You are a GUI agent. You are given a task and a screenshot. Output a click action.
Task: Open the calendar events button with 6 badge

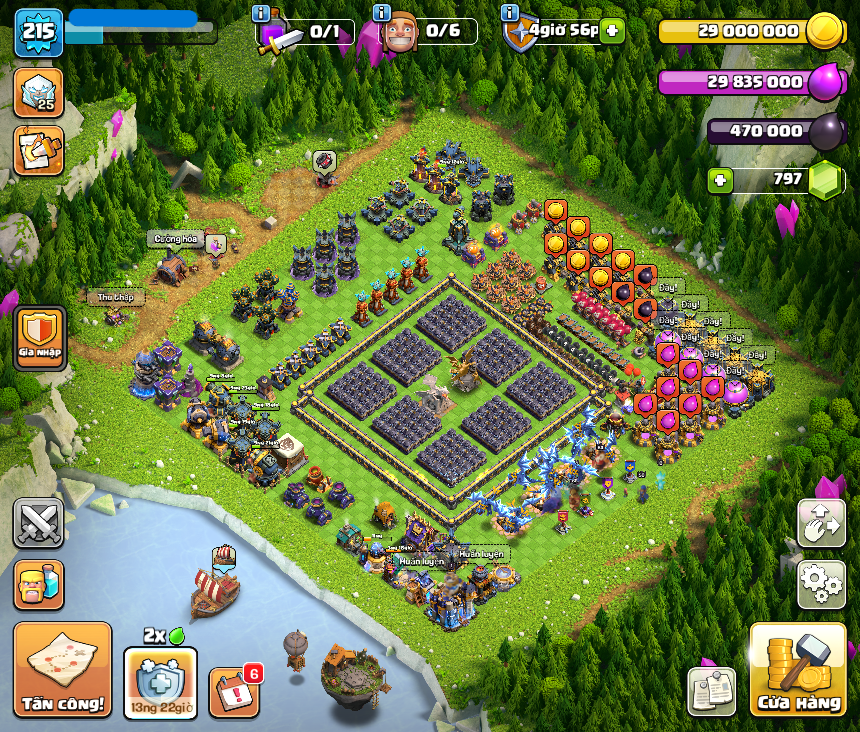click(x=234, y=691)
